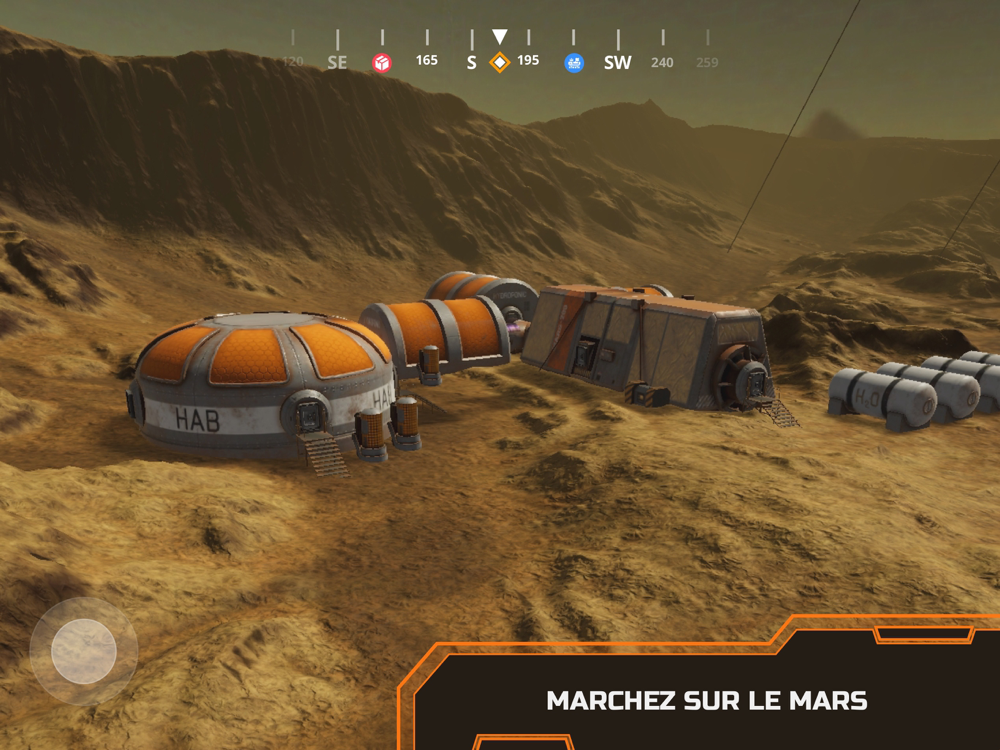Select the orange diamond waypoint marker
The image size is (1000, 750).
[x=499, y=62]
